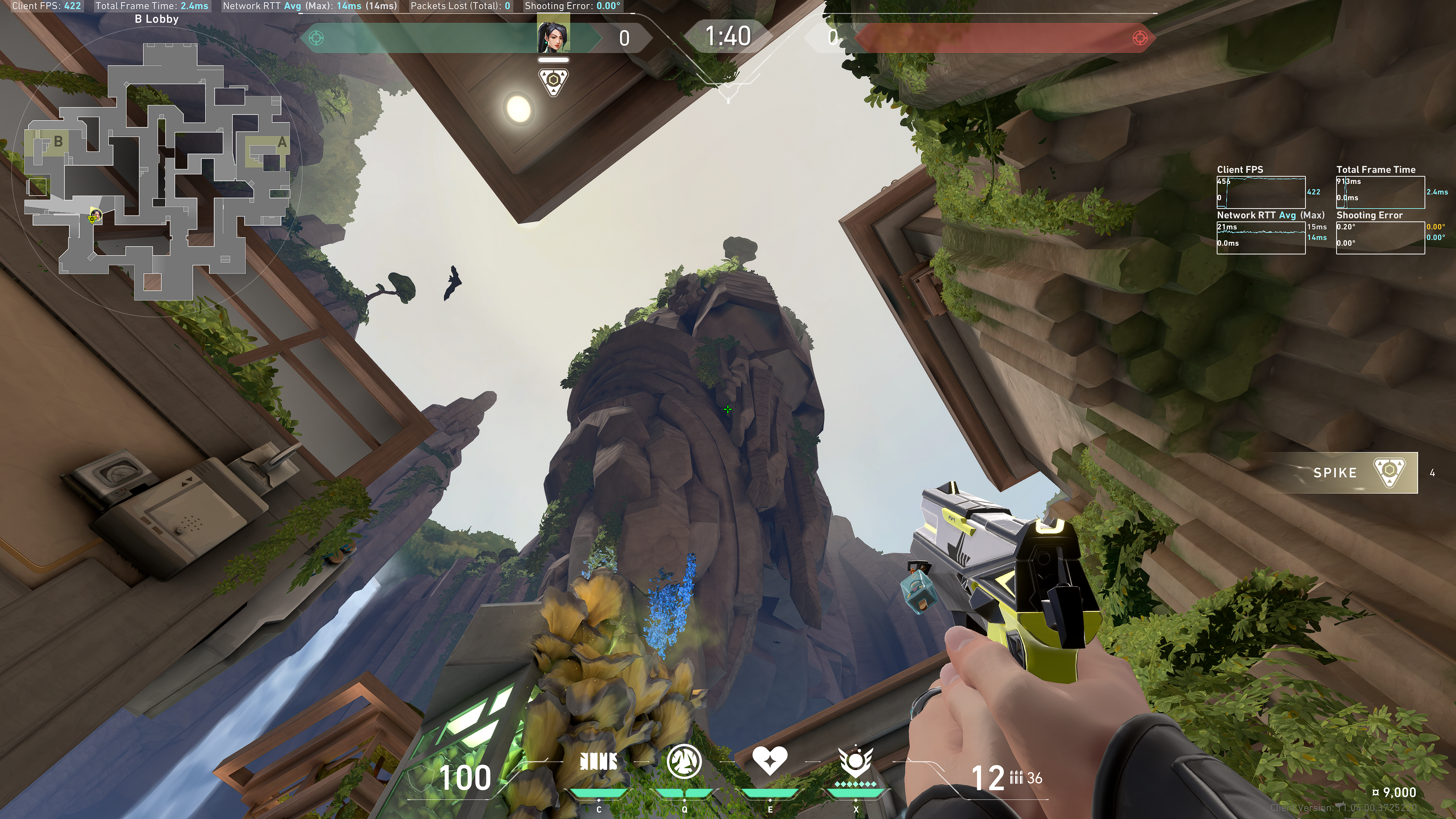Activate the Slow Orb ability icon
1456x819 pixels.
pyautogui.click(x=684, y=761)
